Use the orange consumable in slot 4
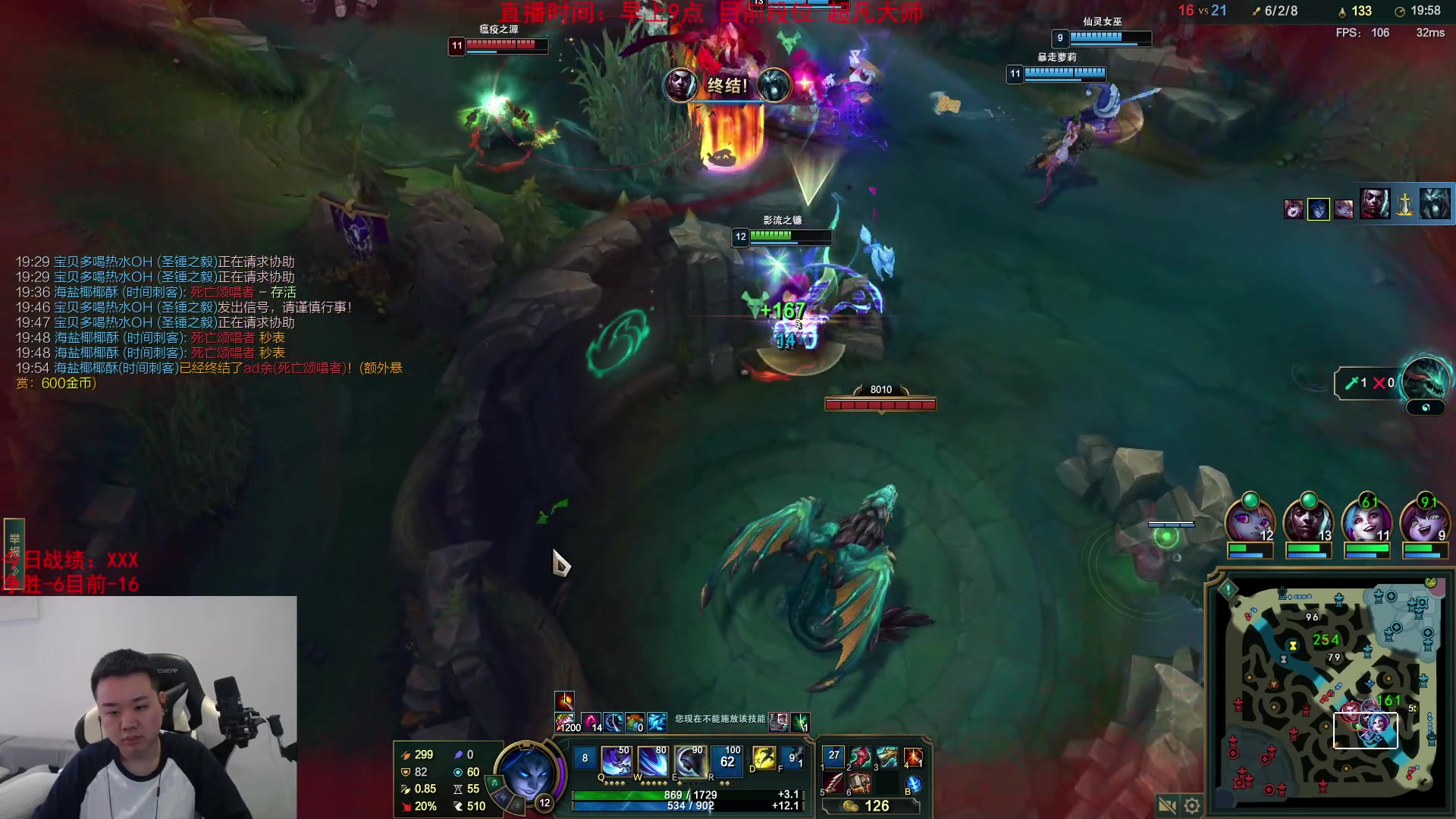This screenshot has height=819, width=1456. tap(913, 757)
